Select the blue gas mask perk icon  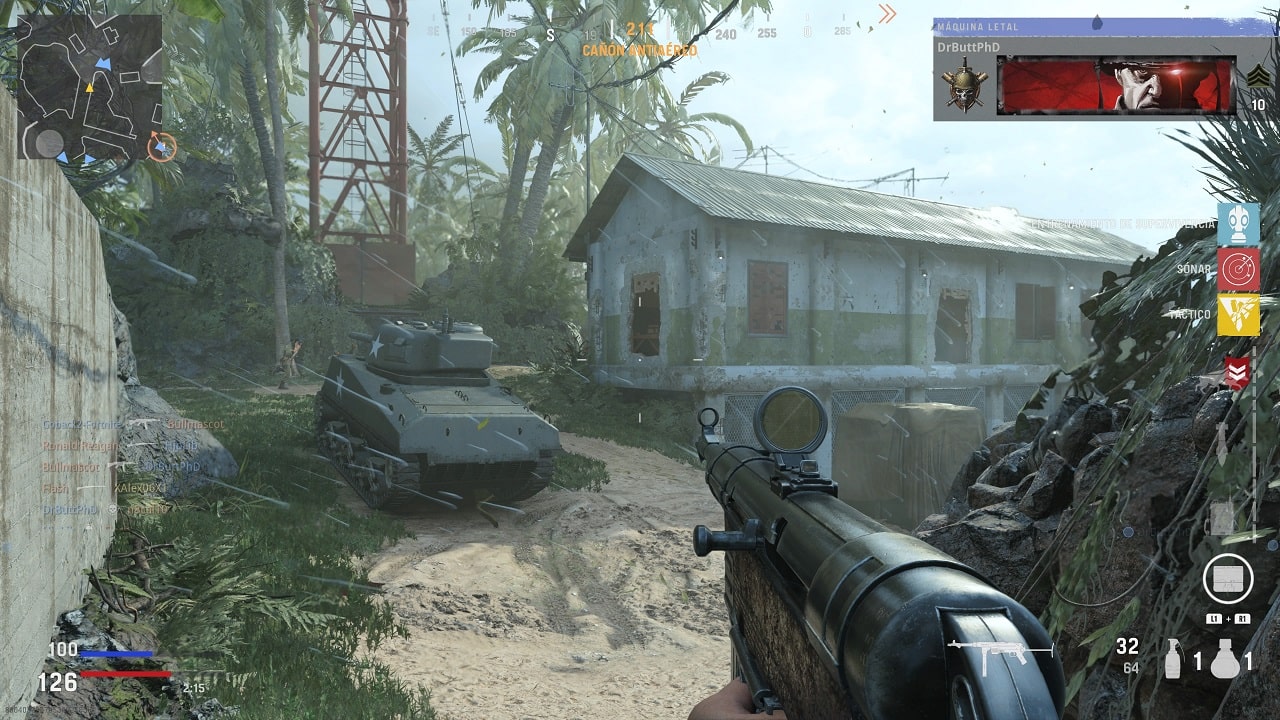click(1238, 224)
